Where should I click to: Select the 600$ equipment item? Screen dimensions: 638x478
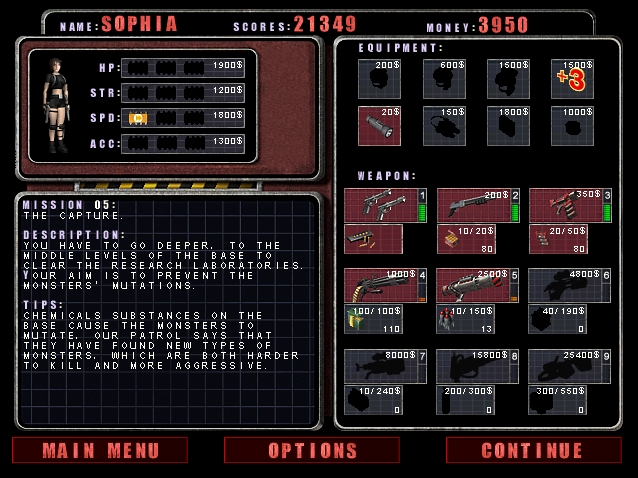click(x=444, y=79)
